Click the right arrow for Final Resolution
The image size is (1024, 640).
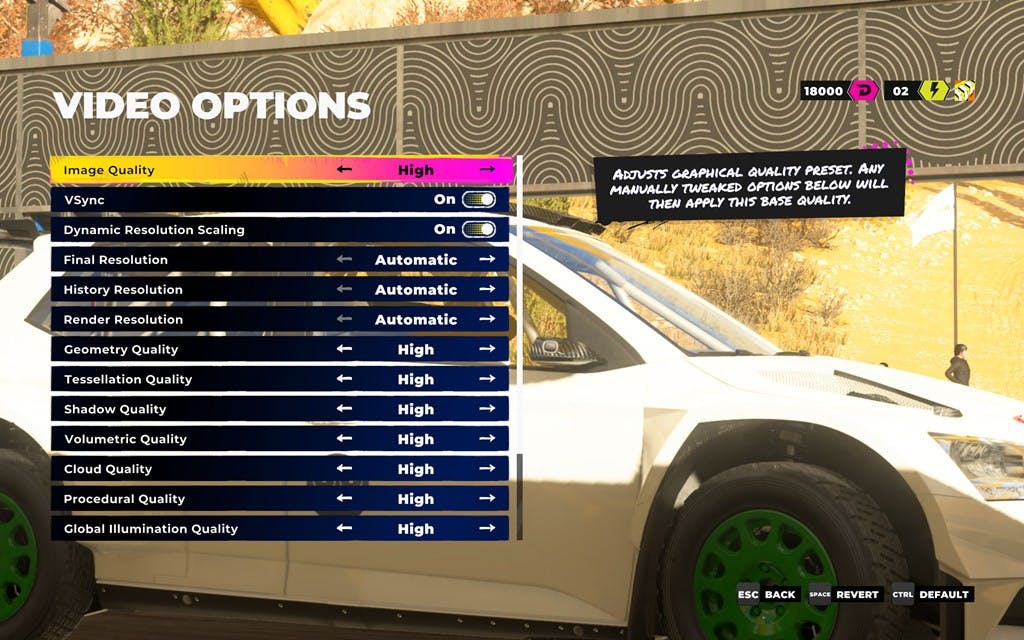(x=487, y=260)
